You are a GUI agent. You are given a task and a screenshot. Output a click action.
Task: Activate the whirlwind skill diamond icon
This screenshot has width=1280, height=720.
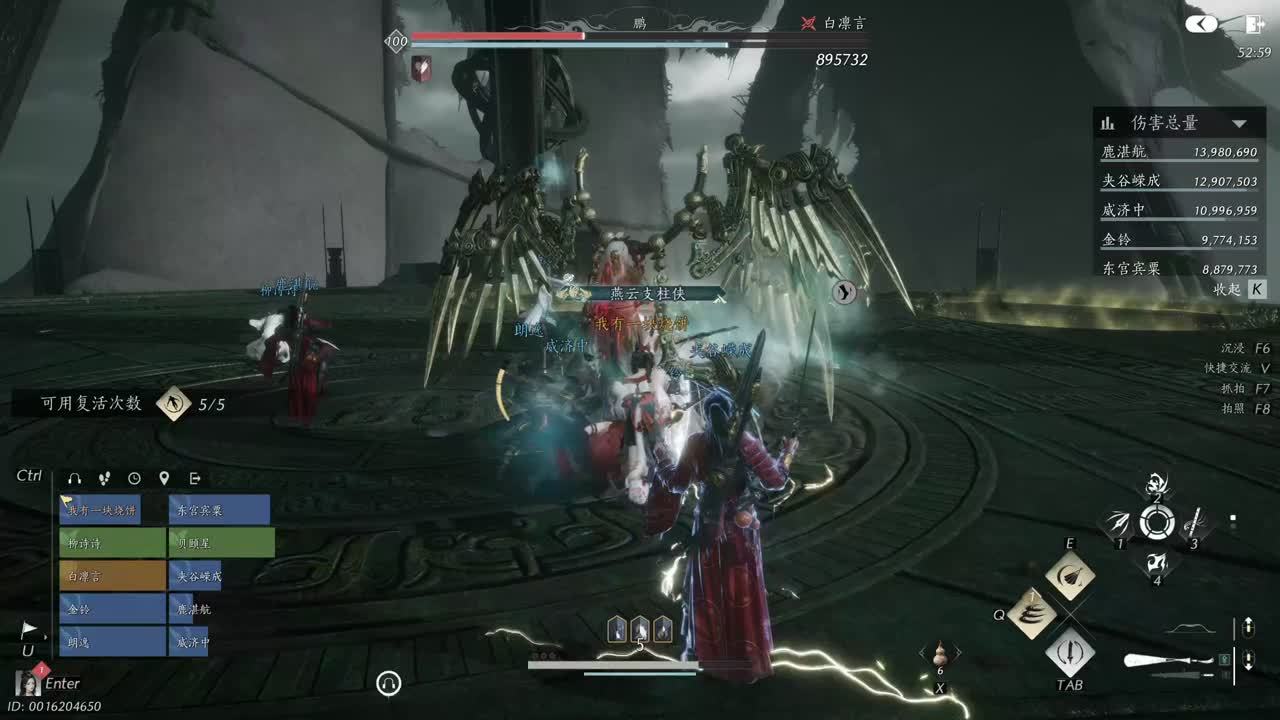tap(1032, 613)
